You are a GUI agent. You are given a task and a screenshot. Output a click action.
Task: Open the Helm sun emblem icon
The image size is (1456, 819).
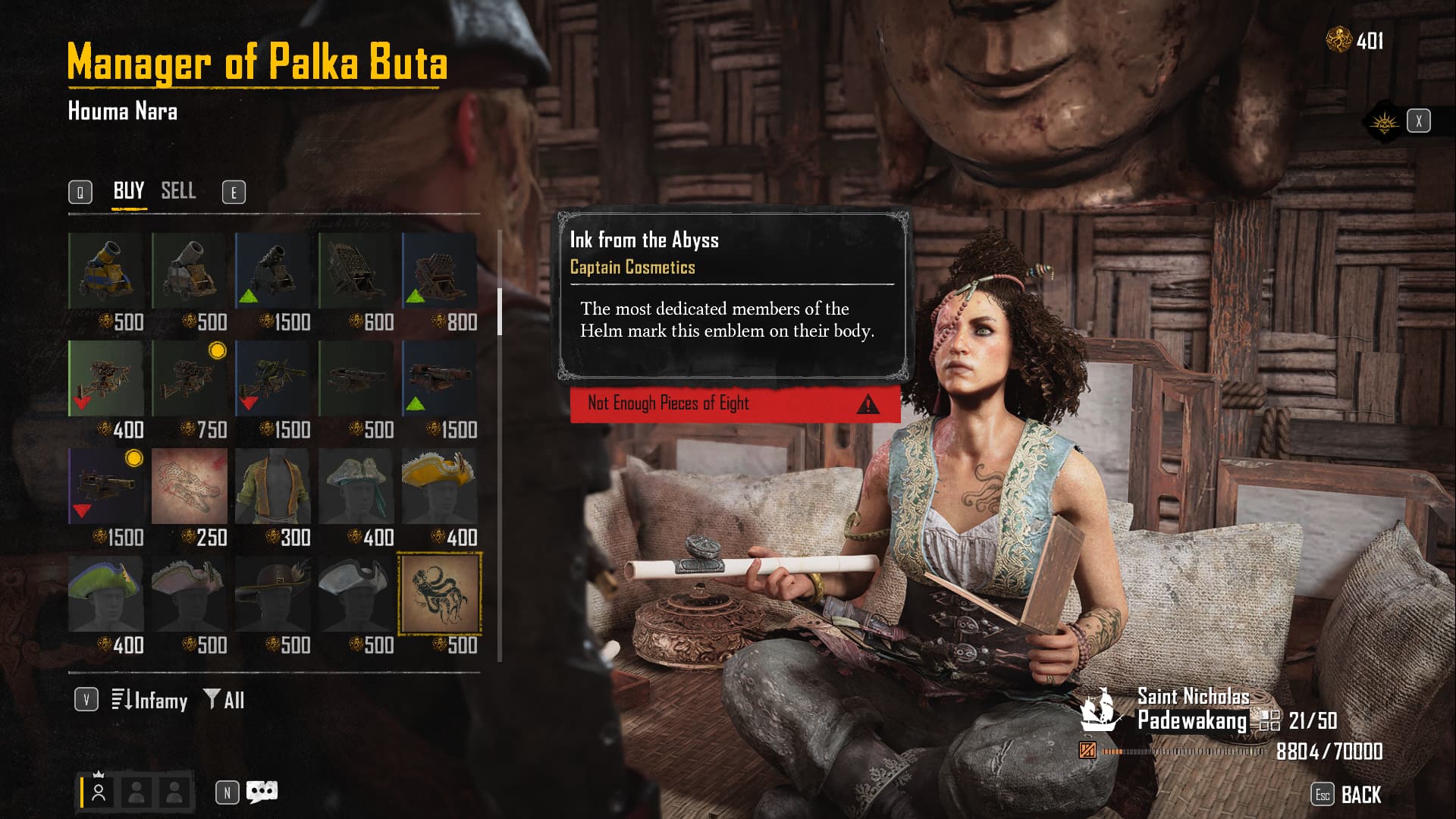tap(1384, 121)
